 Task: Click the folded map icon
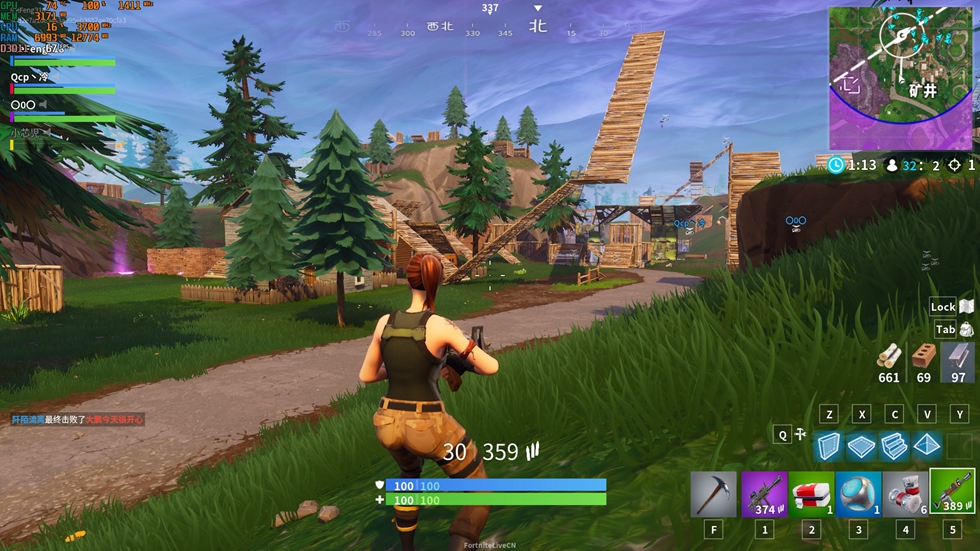pyautogui.click(x=967, y=306)
